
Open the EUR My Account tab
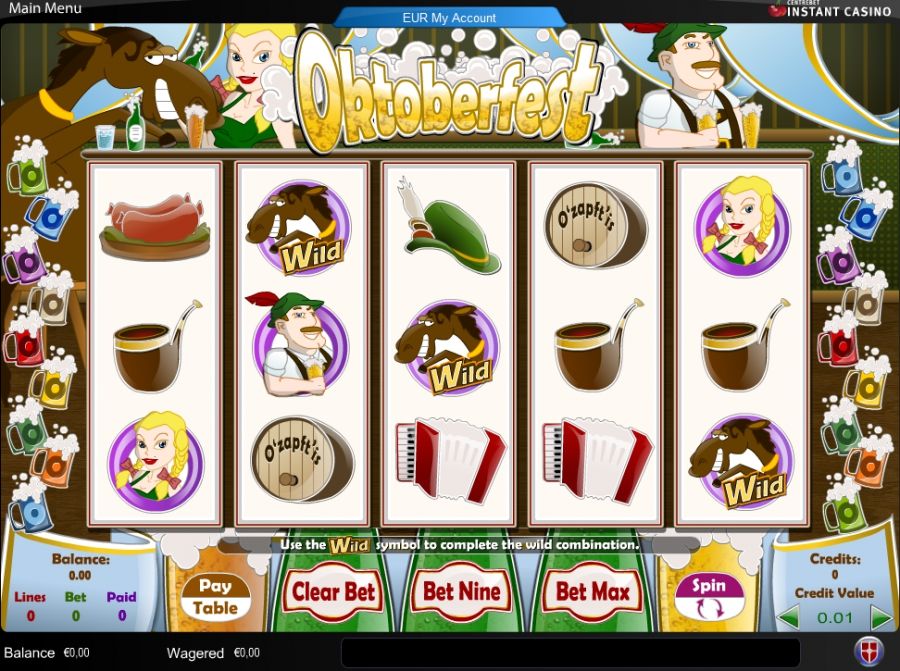(x=449, y=17)
